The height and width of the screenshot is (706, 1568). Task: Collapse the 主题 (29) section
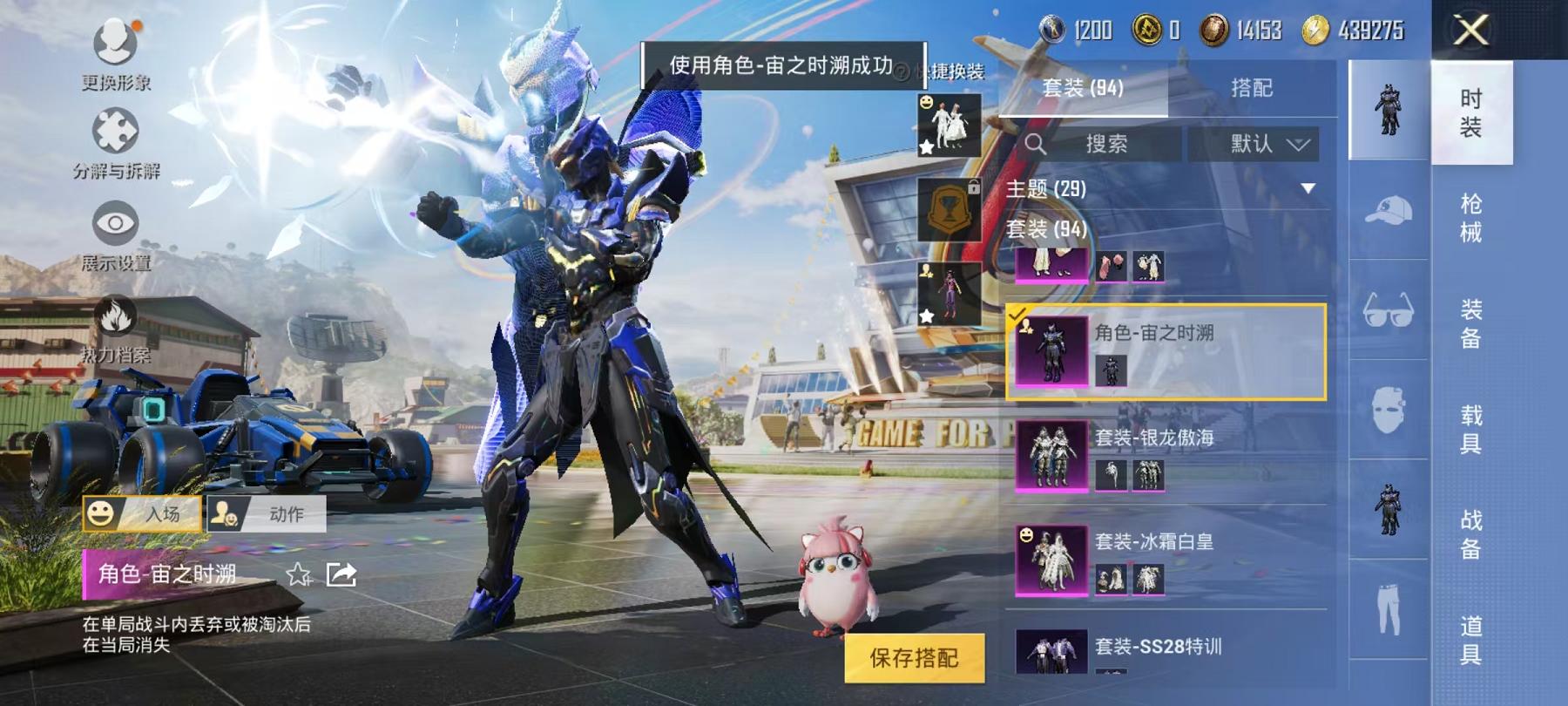[1308, 186]
